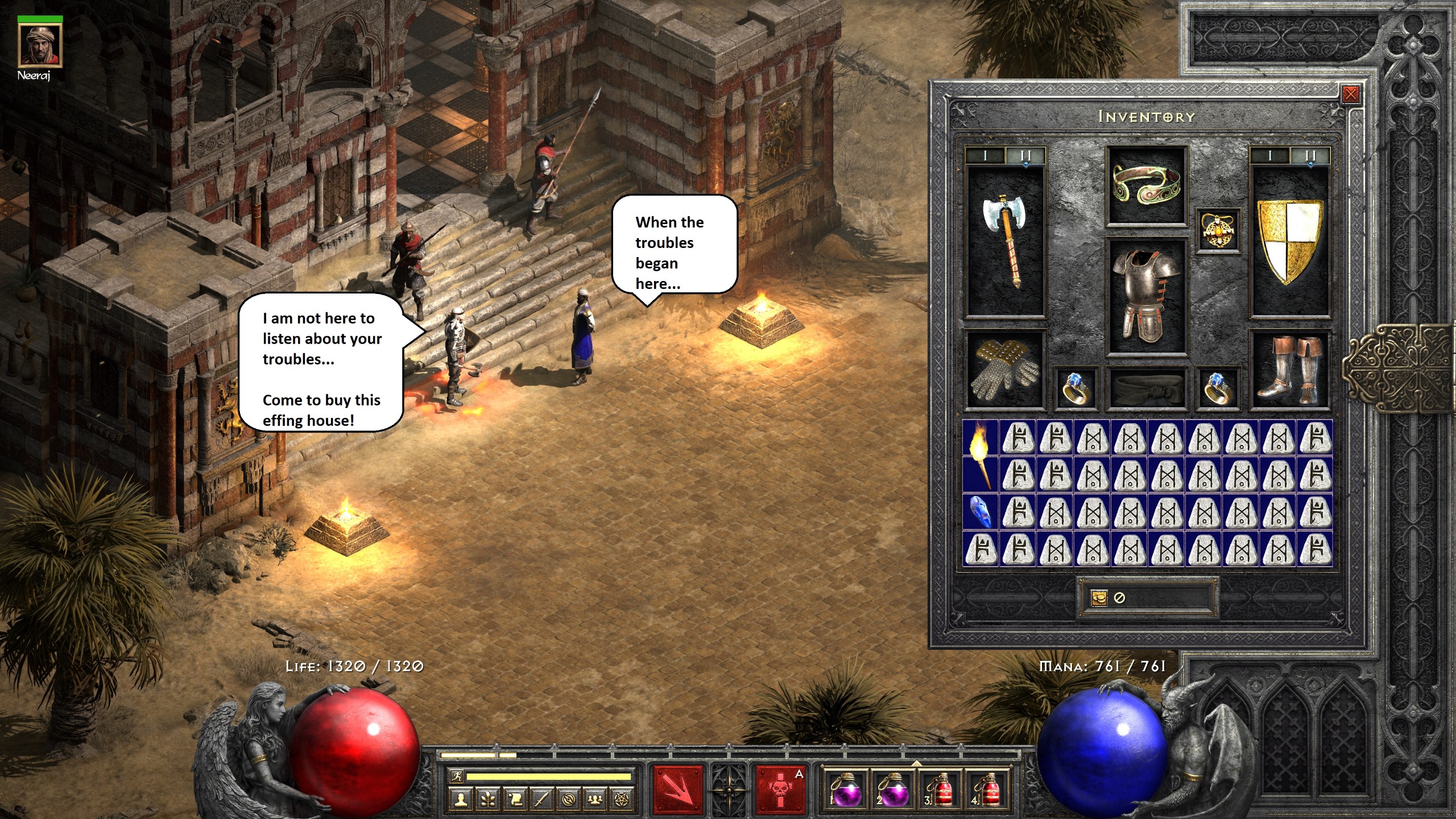Click the gold and white shield slot
Image resolution: width=1456 pixels, height=819 pixels.
pyautogui.click(x=1289, y=241)
